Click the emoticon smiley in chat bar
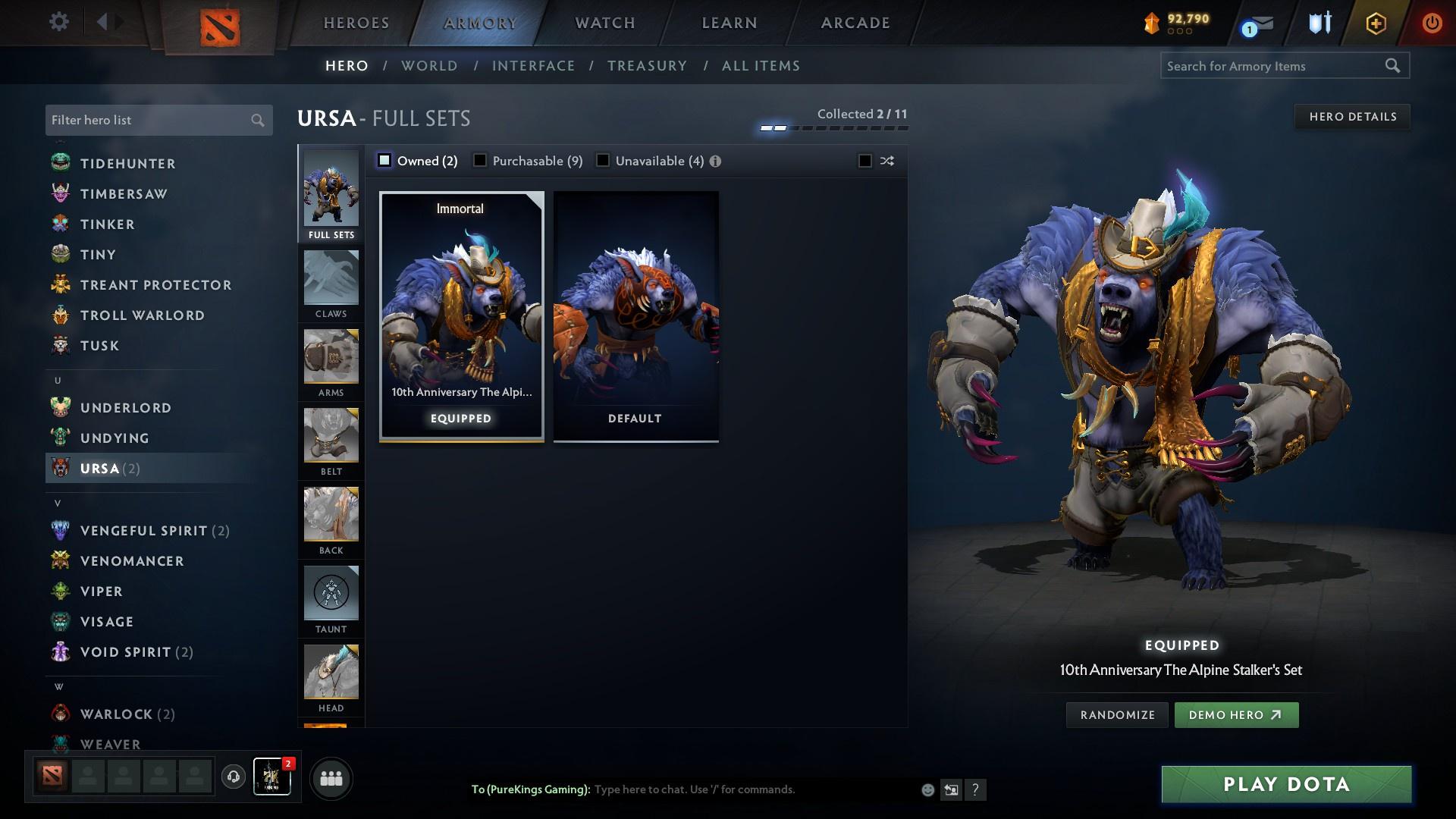The width and height of the screenshot is (1456, 819). (927, 789)
